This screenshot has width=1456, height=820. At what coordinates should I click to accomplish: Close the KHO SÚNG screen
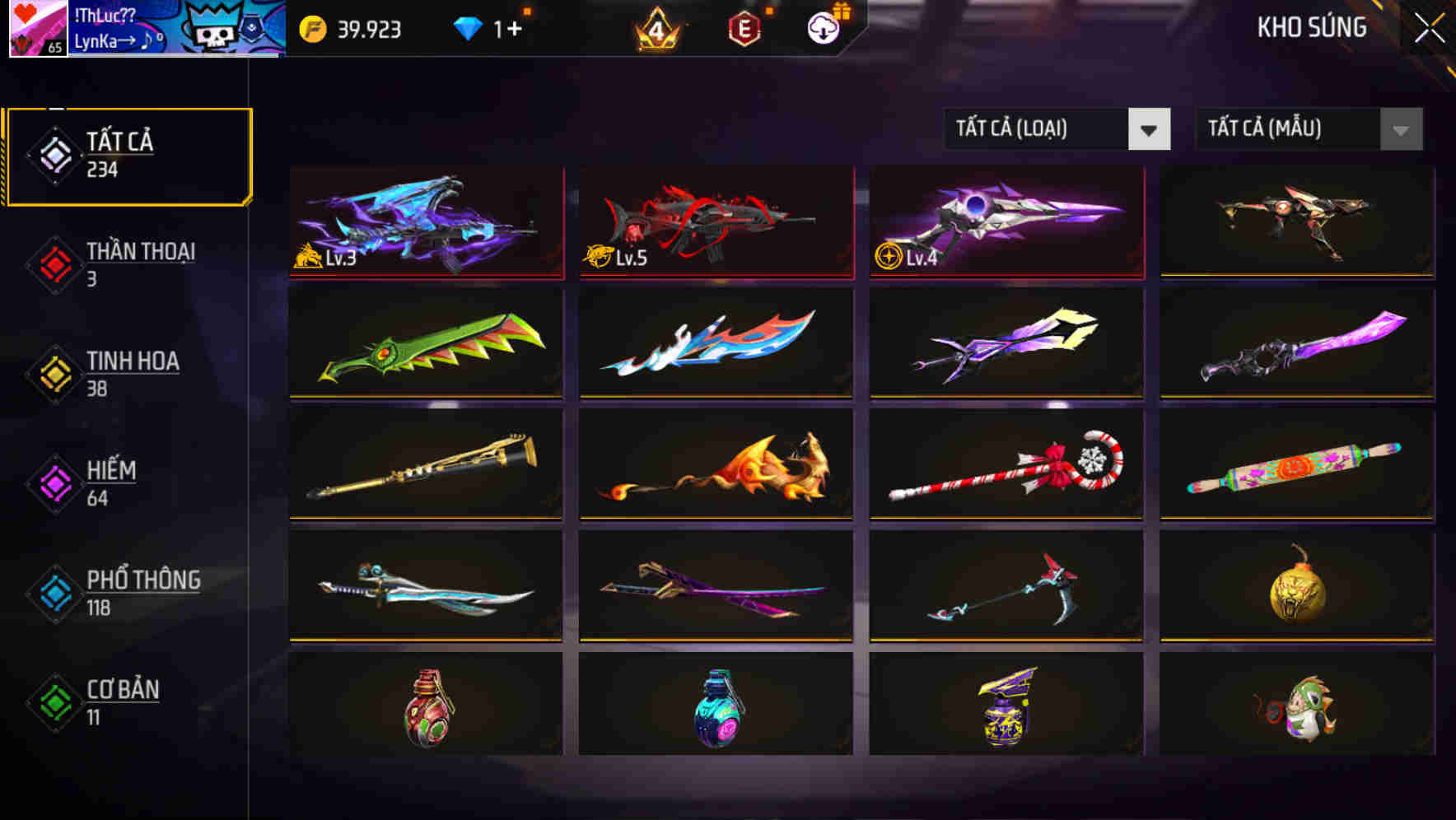pos(1430,26)
